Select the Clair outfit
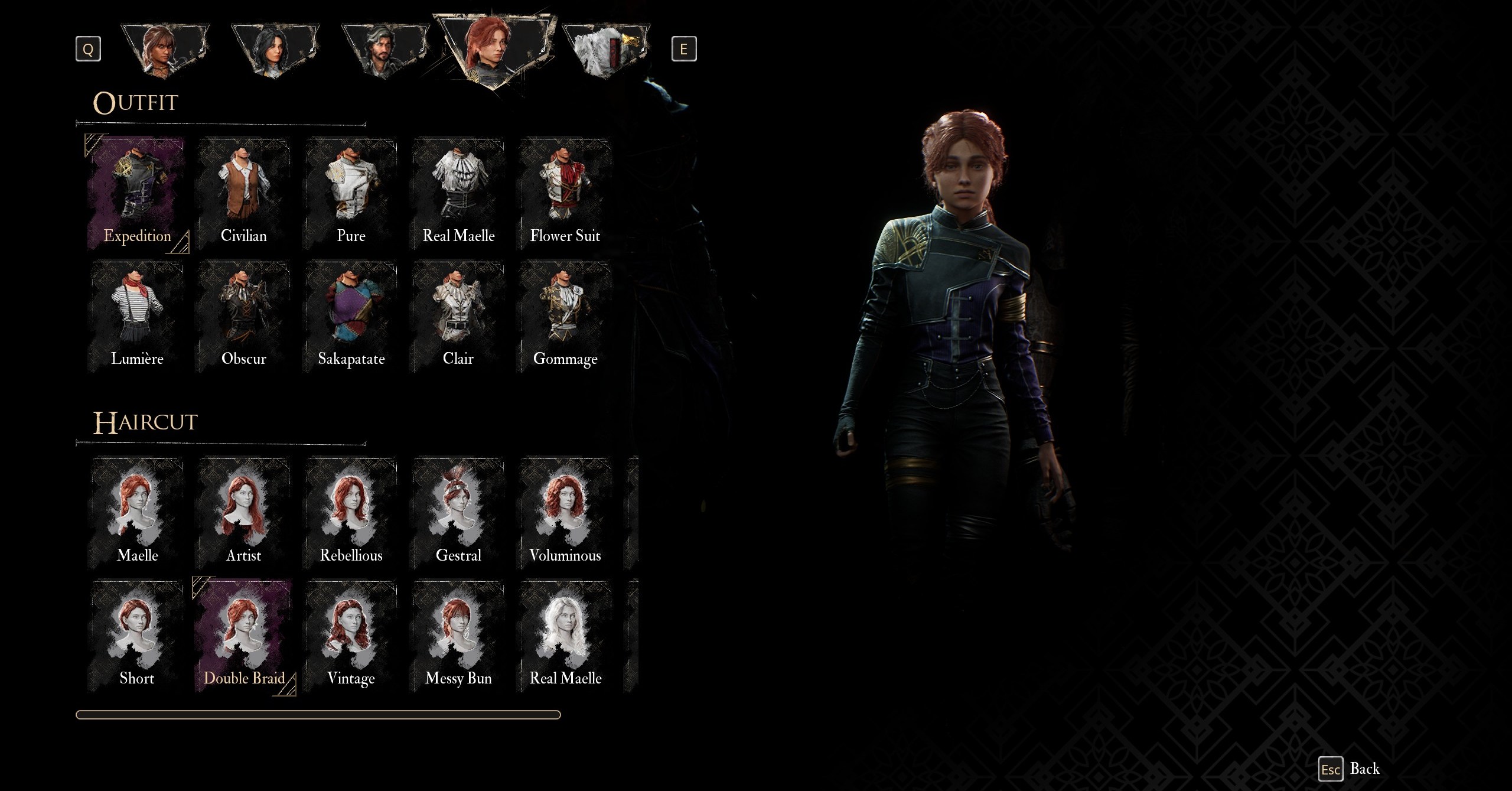 (x=458, y=317)
